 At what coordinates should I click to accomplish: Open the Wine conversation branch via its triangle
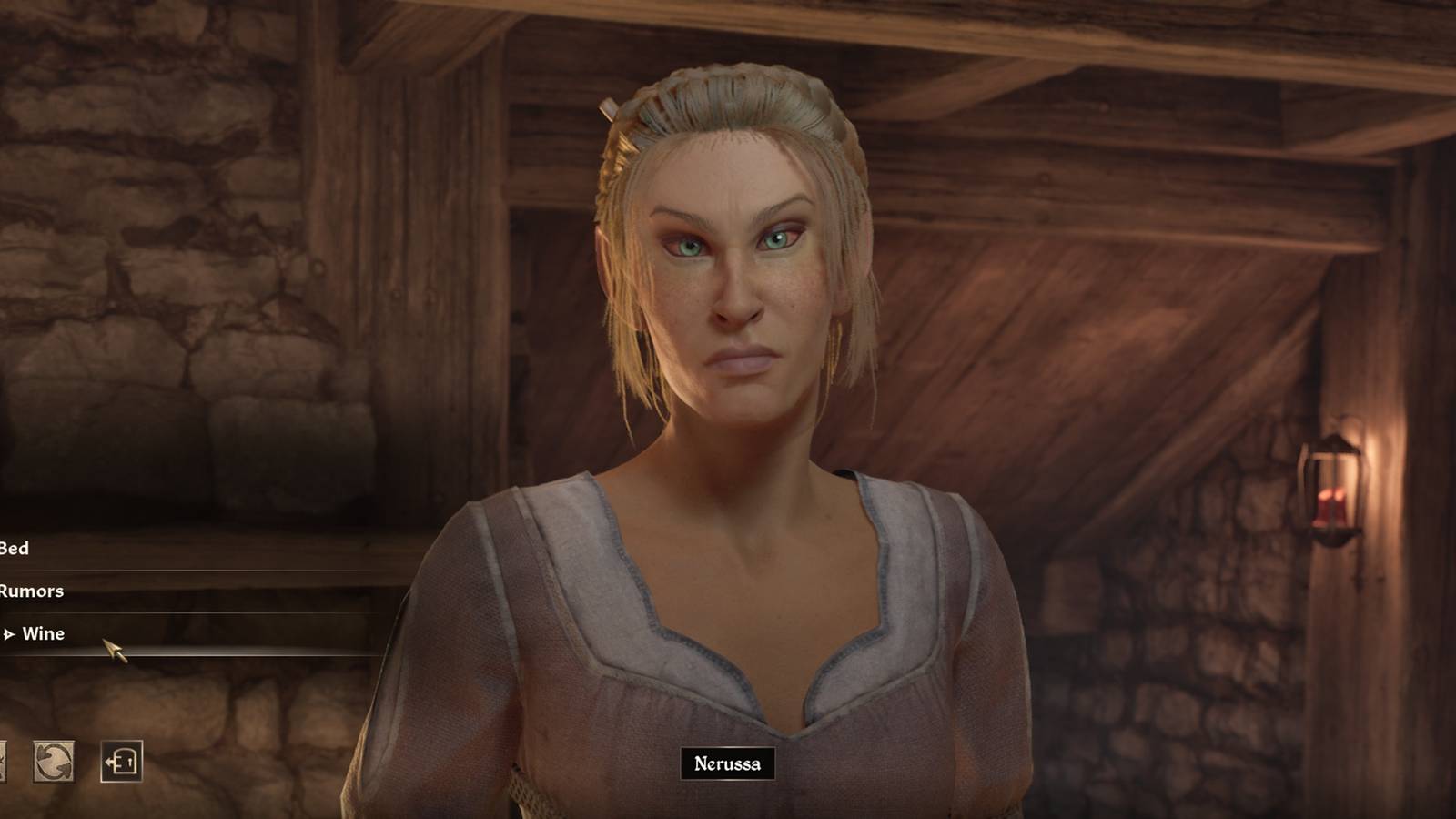11,635
